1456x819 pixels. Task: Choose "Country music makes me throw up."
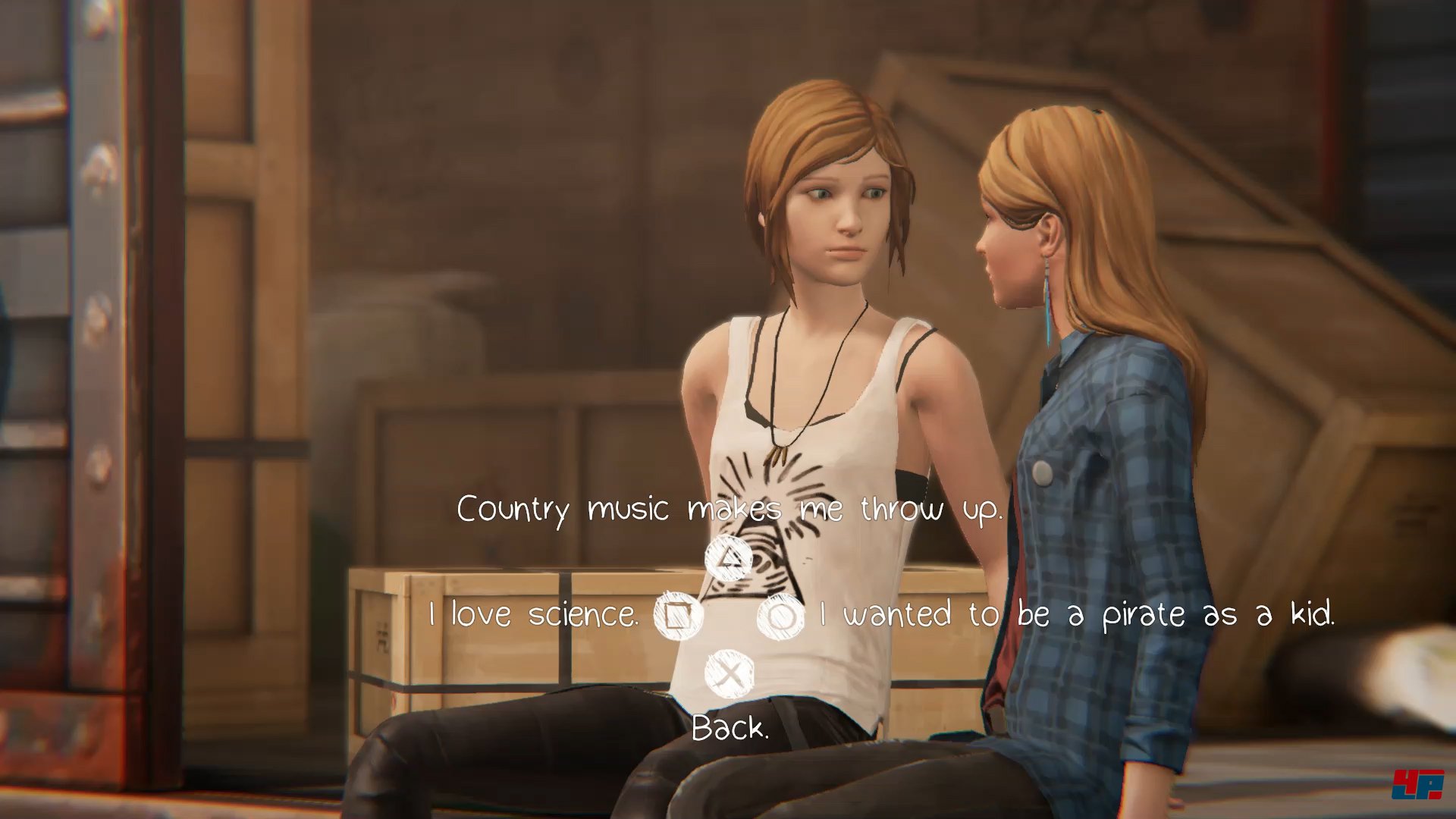(x=729, y=510)
